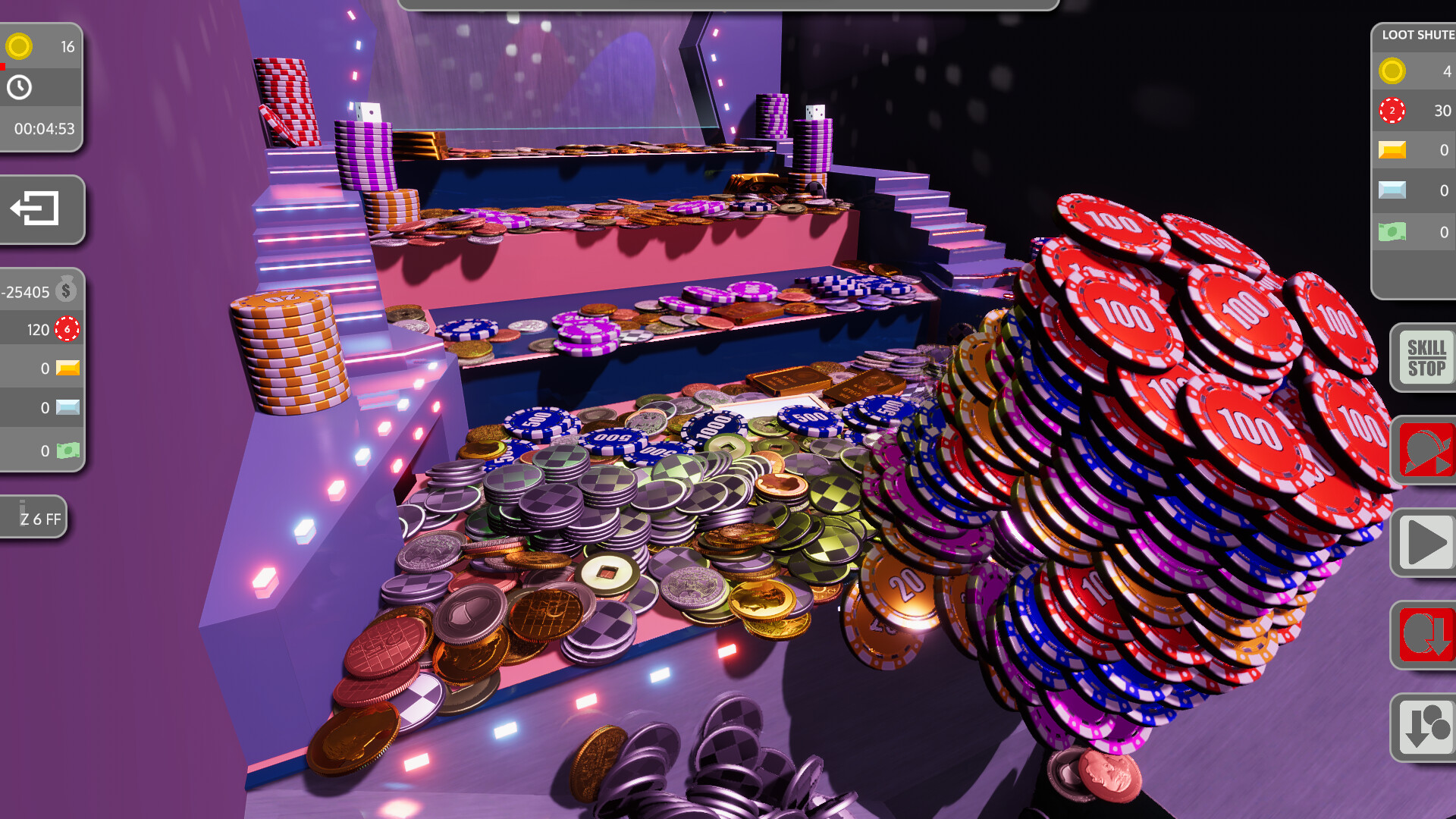Select the gold coin icon in the left counter
Screen dimensions: 1456x819
20,46
